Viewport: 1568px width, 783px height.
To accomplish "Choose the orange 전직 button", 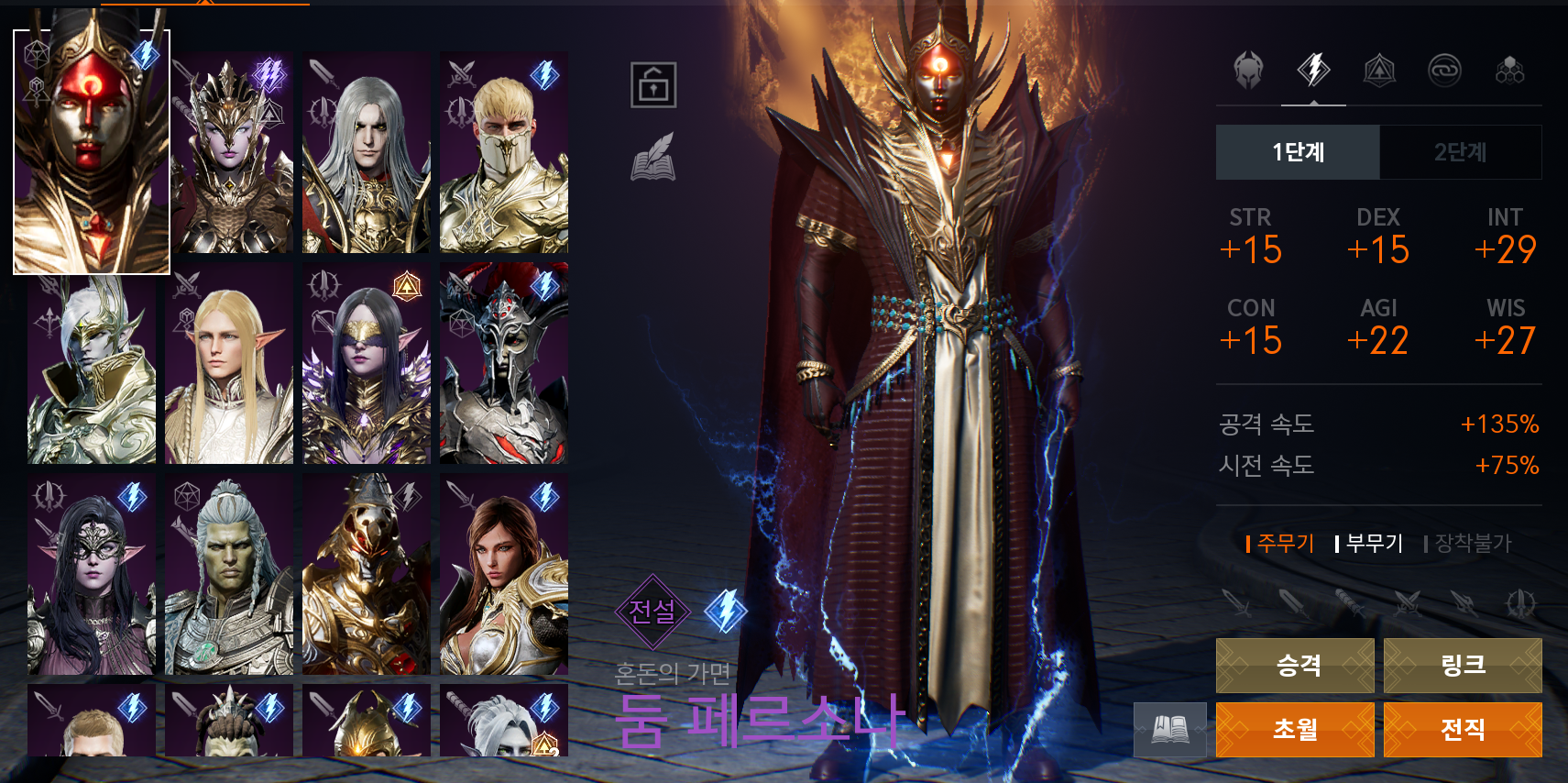I will (1462, 729).
